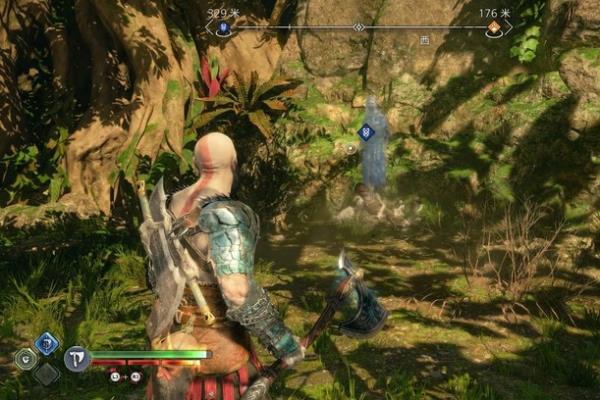The image size is (600, 400).
Task: Select the Leviathan Axe weapon icon
Action: coord(77,358)
